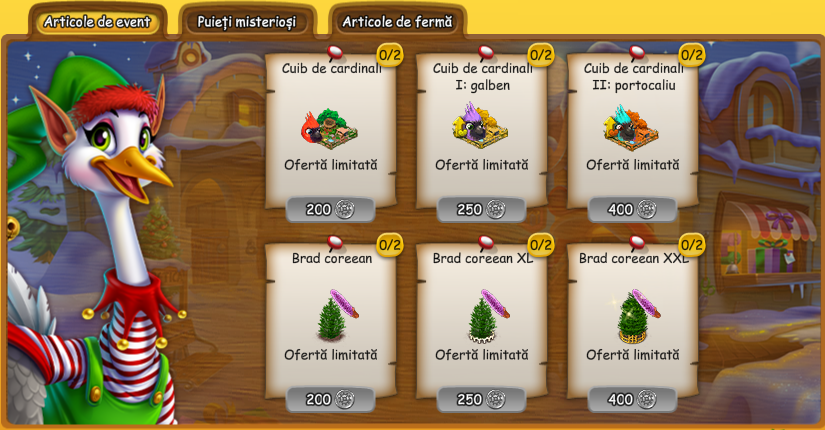Image resolution: width=825 pixels, height=430 pixels.
Task: Buy Cuib de cardinali for 200
Action: tap(330, 209)
